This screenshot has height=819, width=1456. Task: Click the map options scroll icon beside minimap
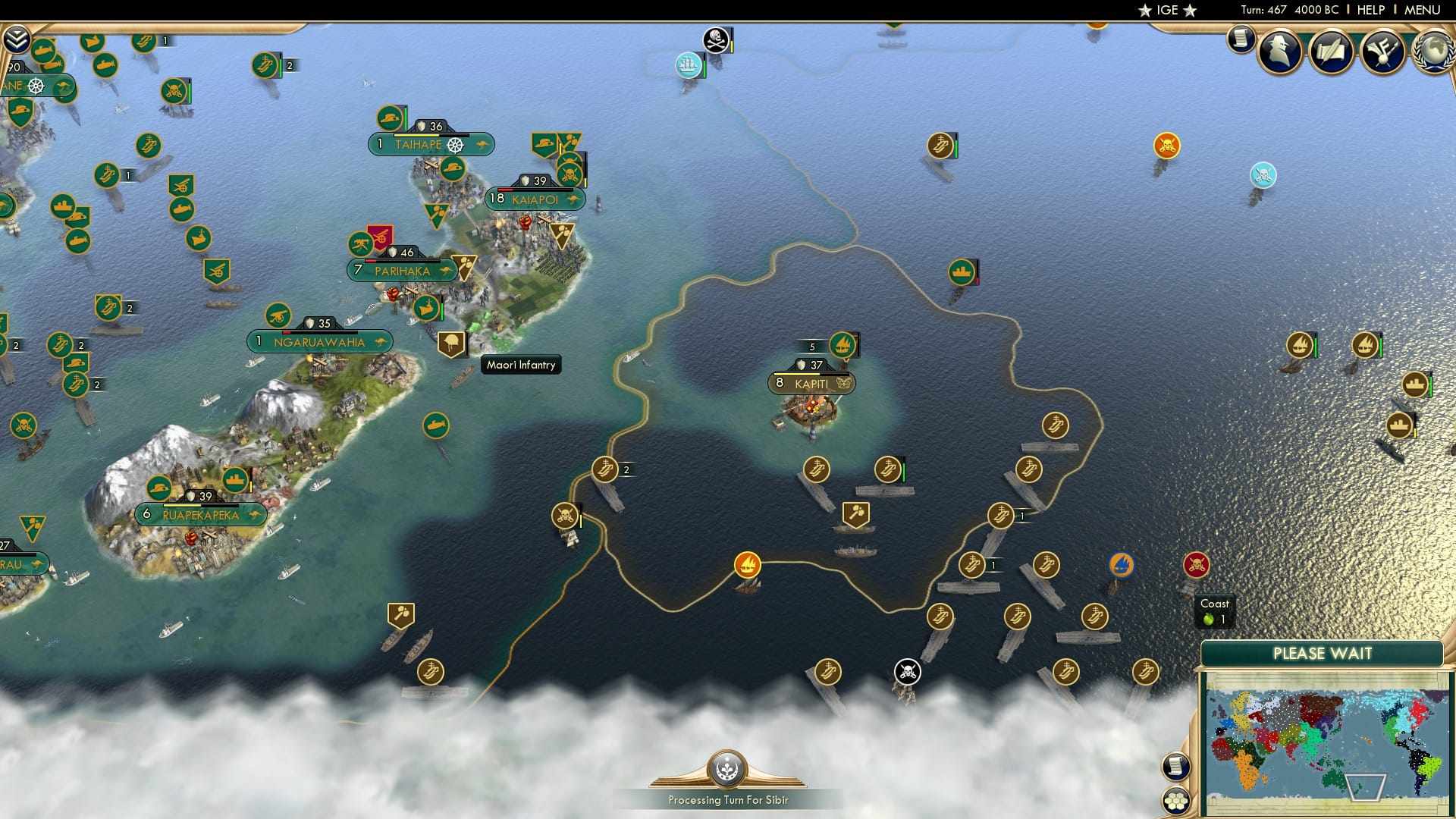coord(1175,767)
